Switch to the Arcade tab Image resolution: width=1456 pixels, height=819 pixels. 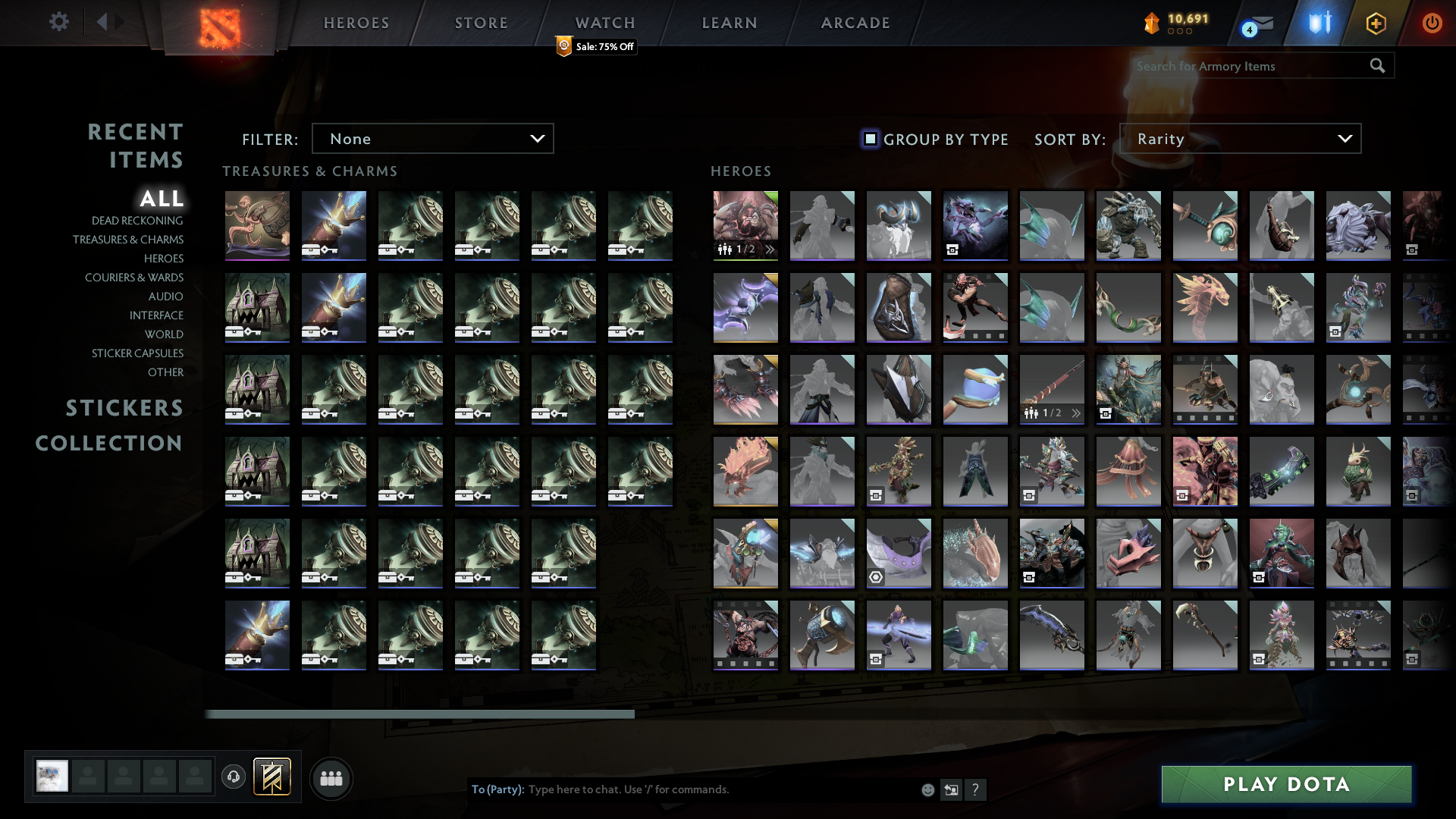click(x=855, y=23)
